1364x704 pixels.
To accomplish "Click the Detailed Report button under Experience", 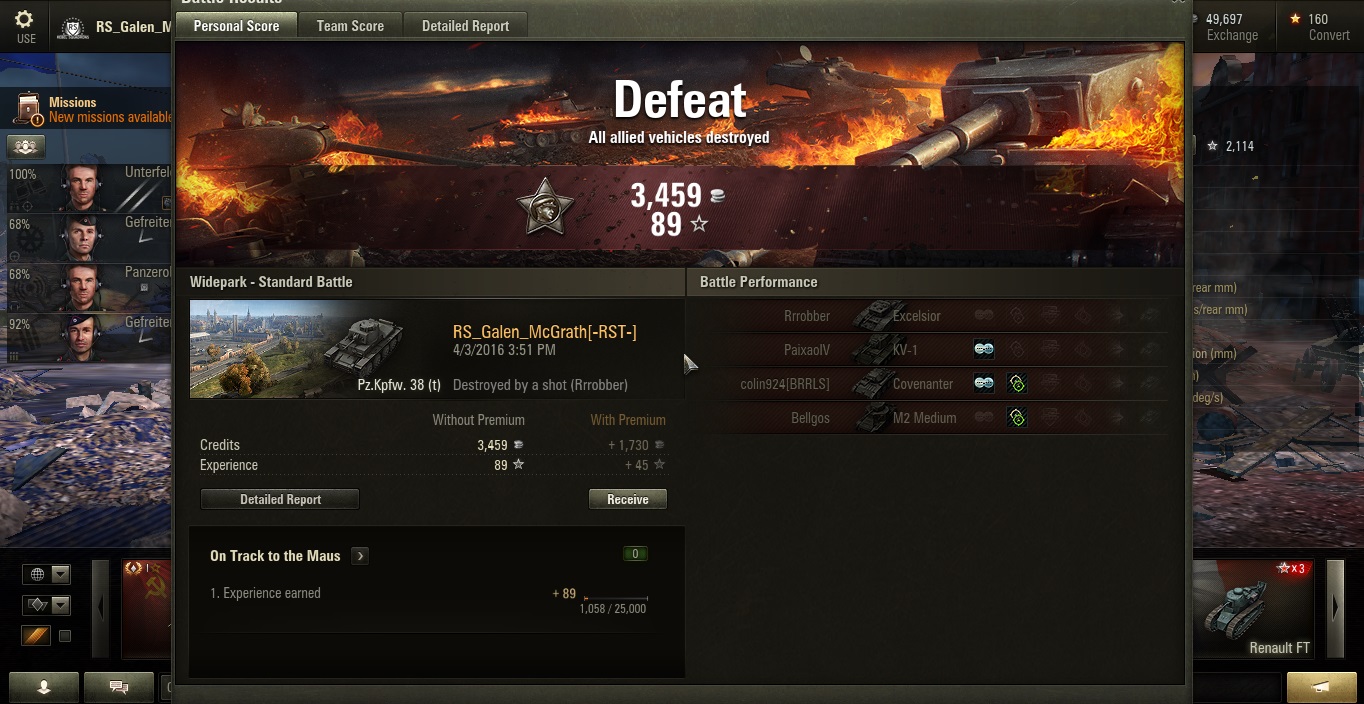I will click(x=280, y=499).
